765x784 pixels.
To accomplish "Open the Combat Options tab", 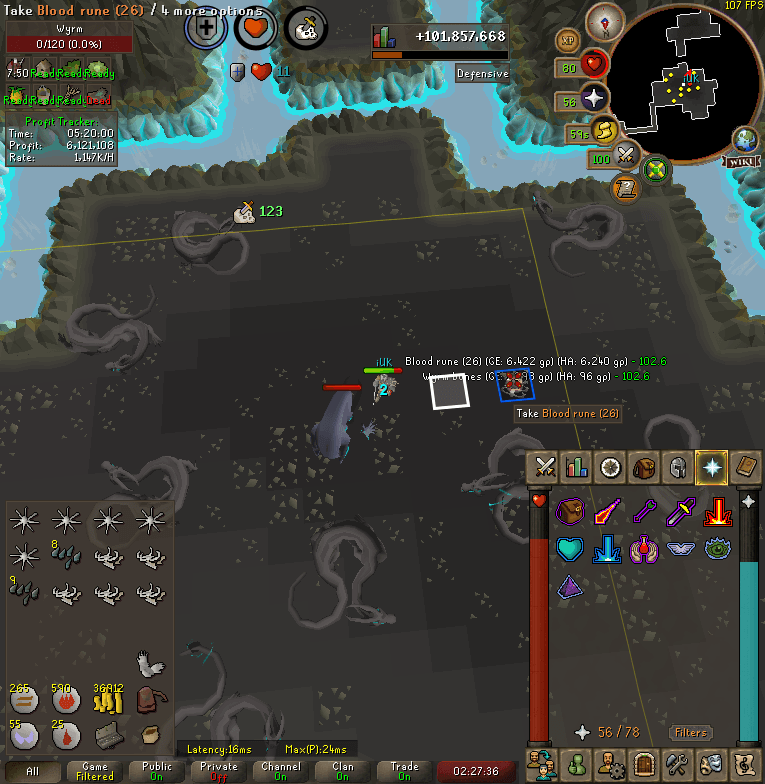I will pyautogui.click(x=545, y=467).
